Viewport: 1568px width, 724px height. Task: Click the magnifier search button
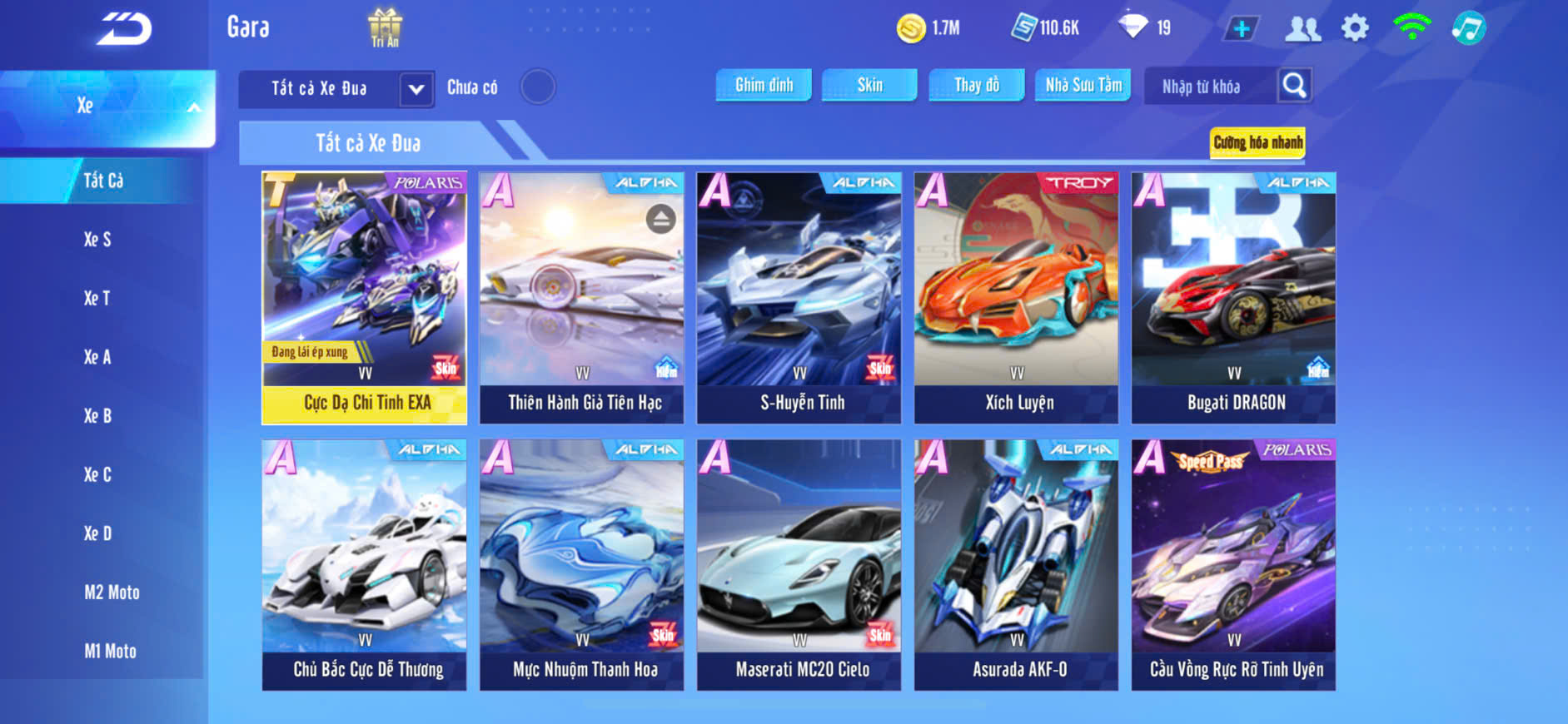[x=1294, y=85]
